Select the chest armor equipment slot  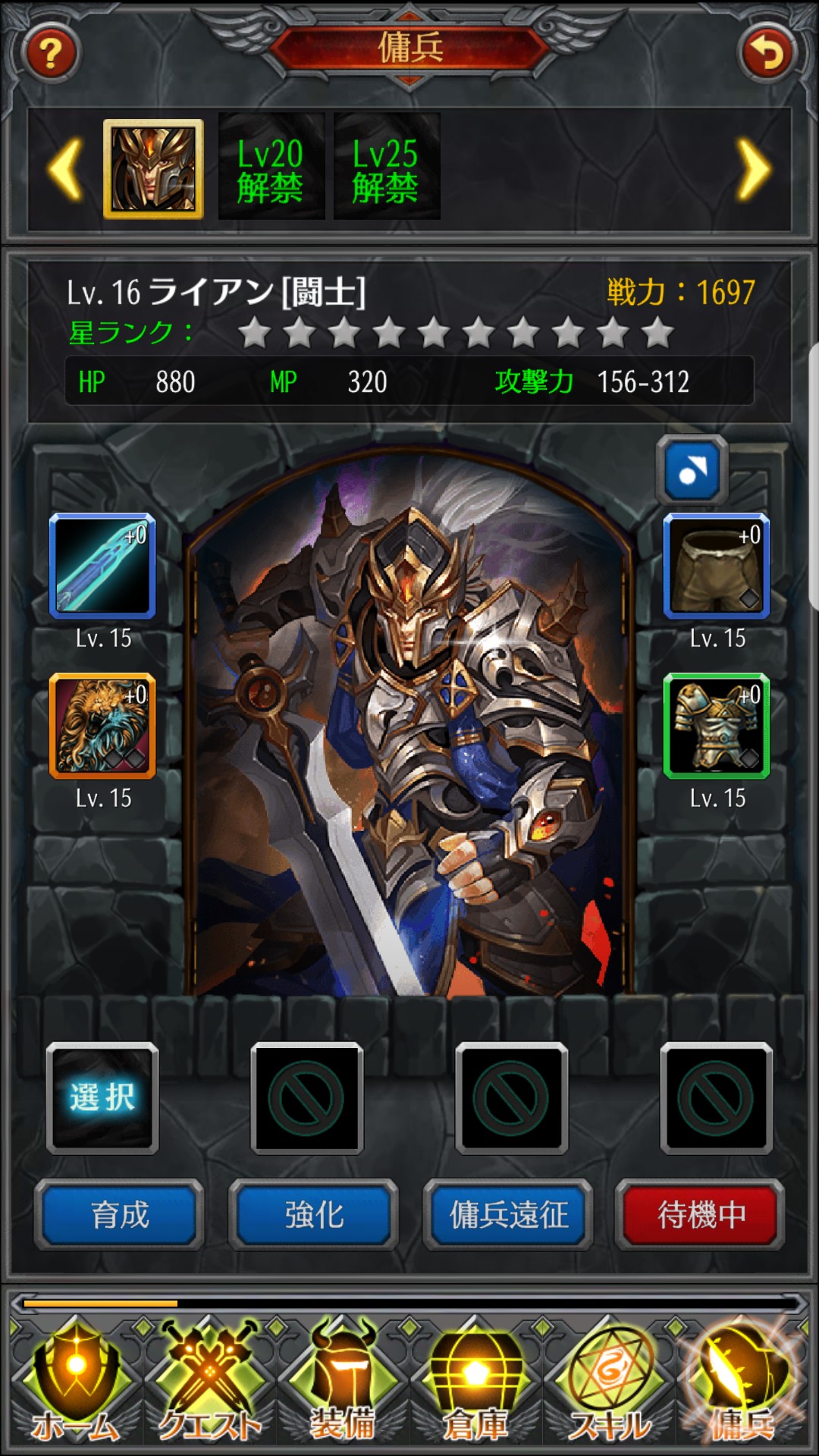pos(717,726)
